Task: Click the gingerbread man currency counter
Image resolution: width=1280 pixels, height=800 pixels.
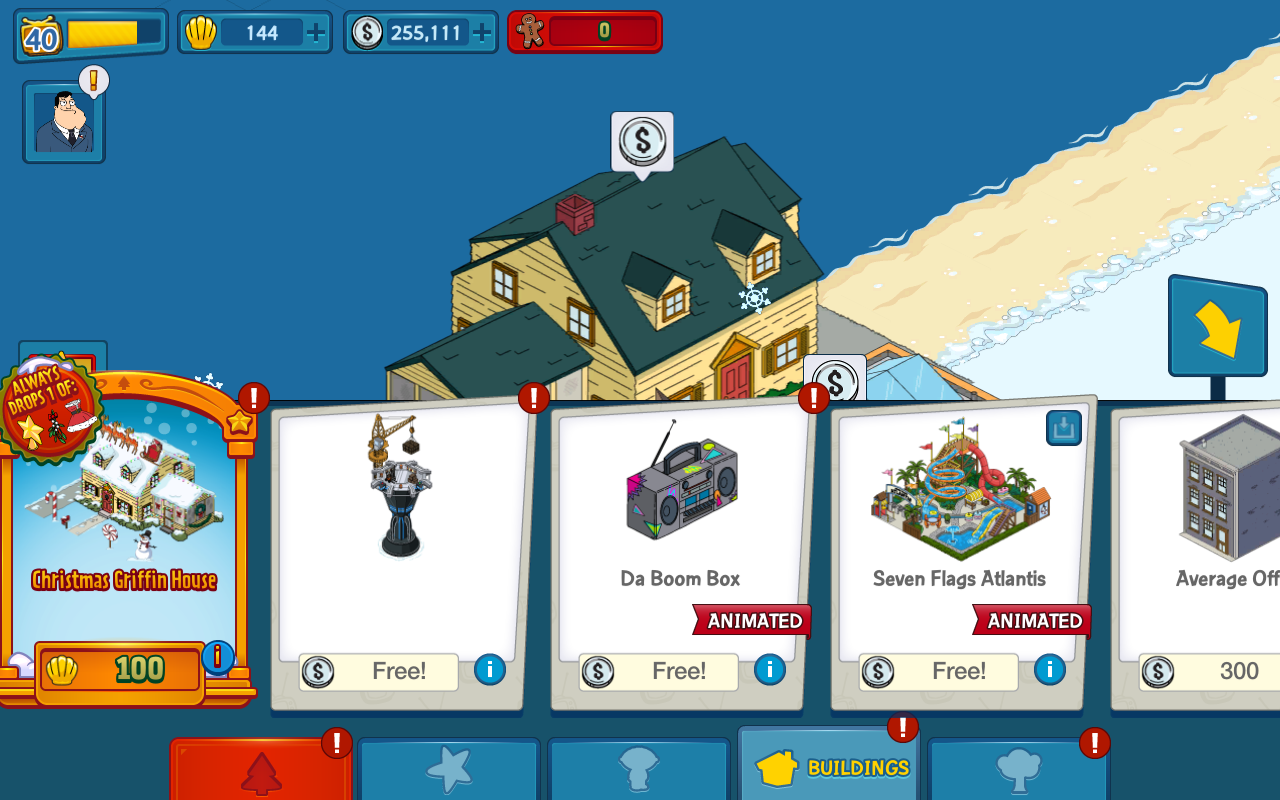Action: pyautogui.click(x=584, y=32)
